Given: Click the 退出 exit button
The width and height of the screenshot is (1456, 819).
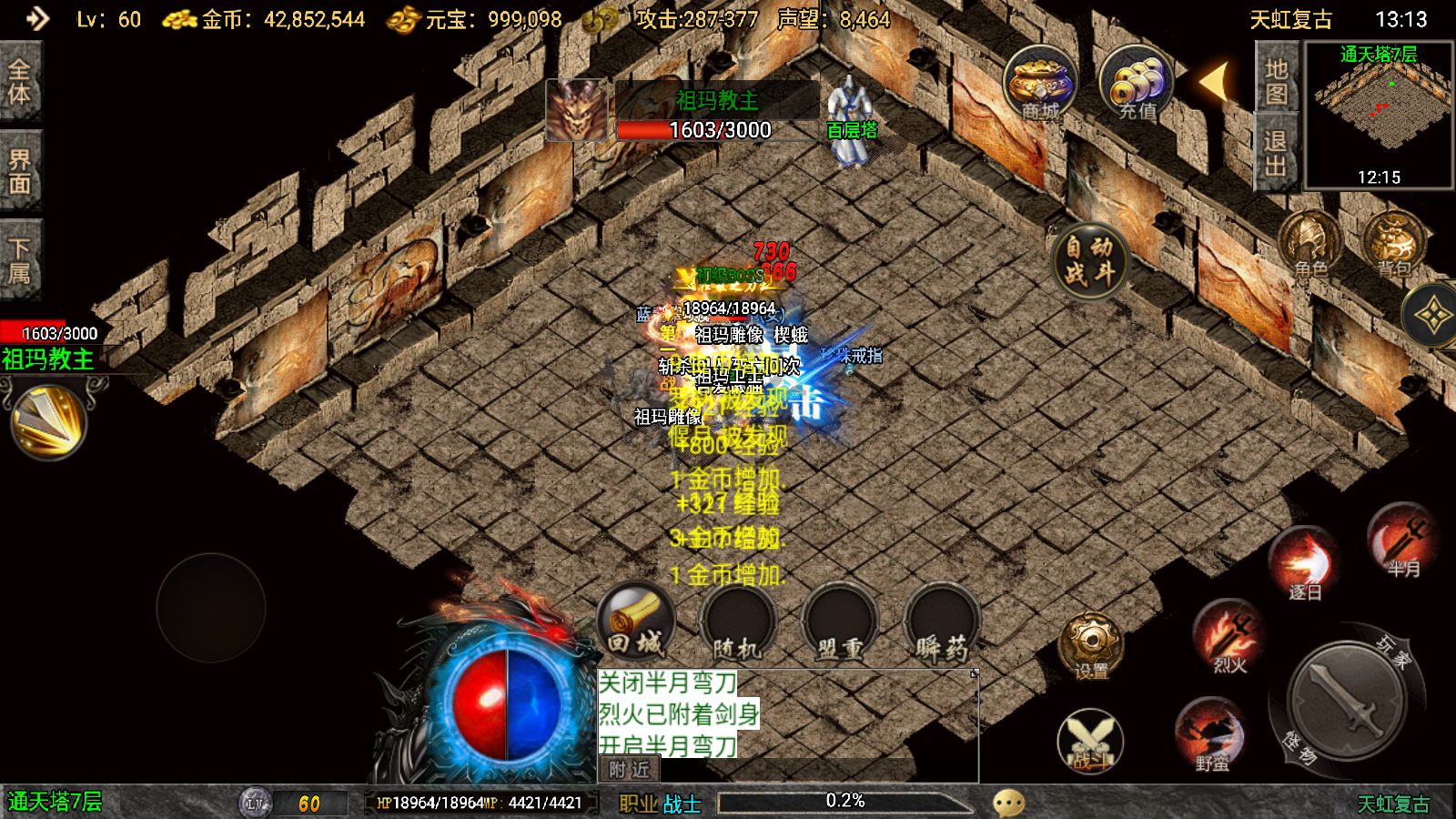Looking at the screenshot, I should tap(1276, 153).
